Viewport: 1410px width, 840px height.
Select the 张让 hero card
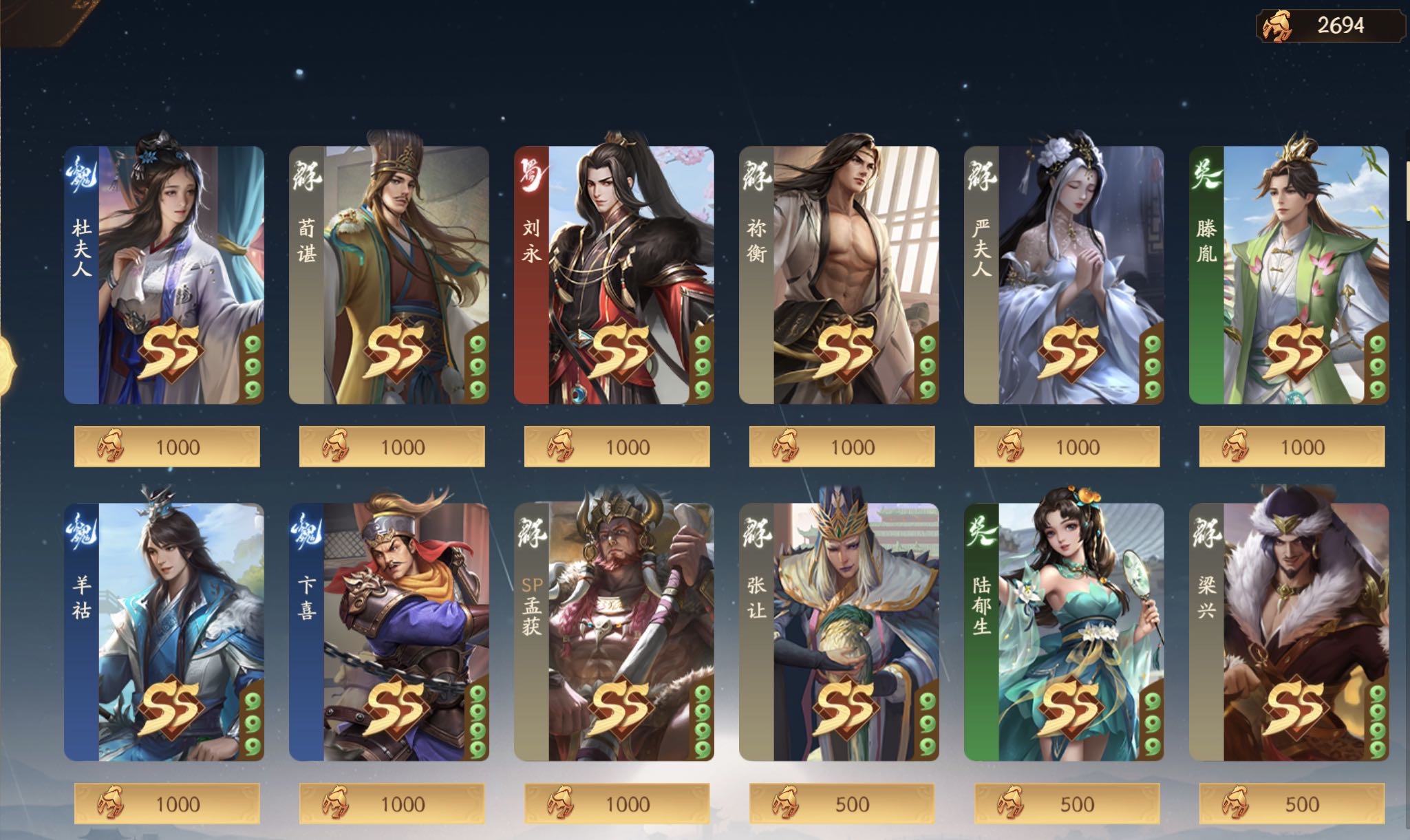[839, 632]
